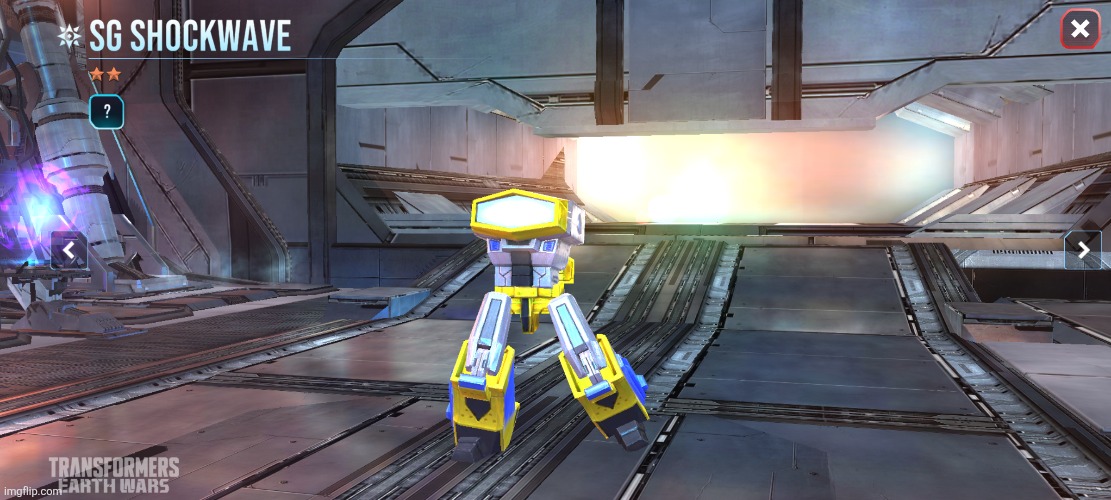
Task: Show the previous bot with left arrow
Action: pos(68,250)
